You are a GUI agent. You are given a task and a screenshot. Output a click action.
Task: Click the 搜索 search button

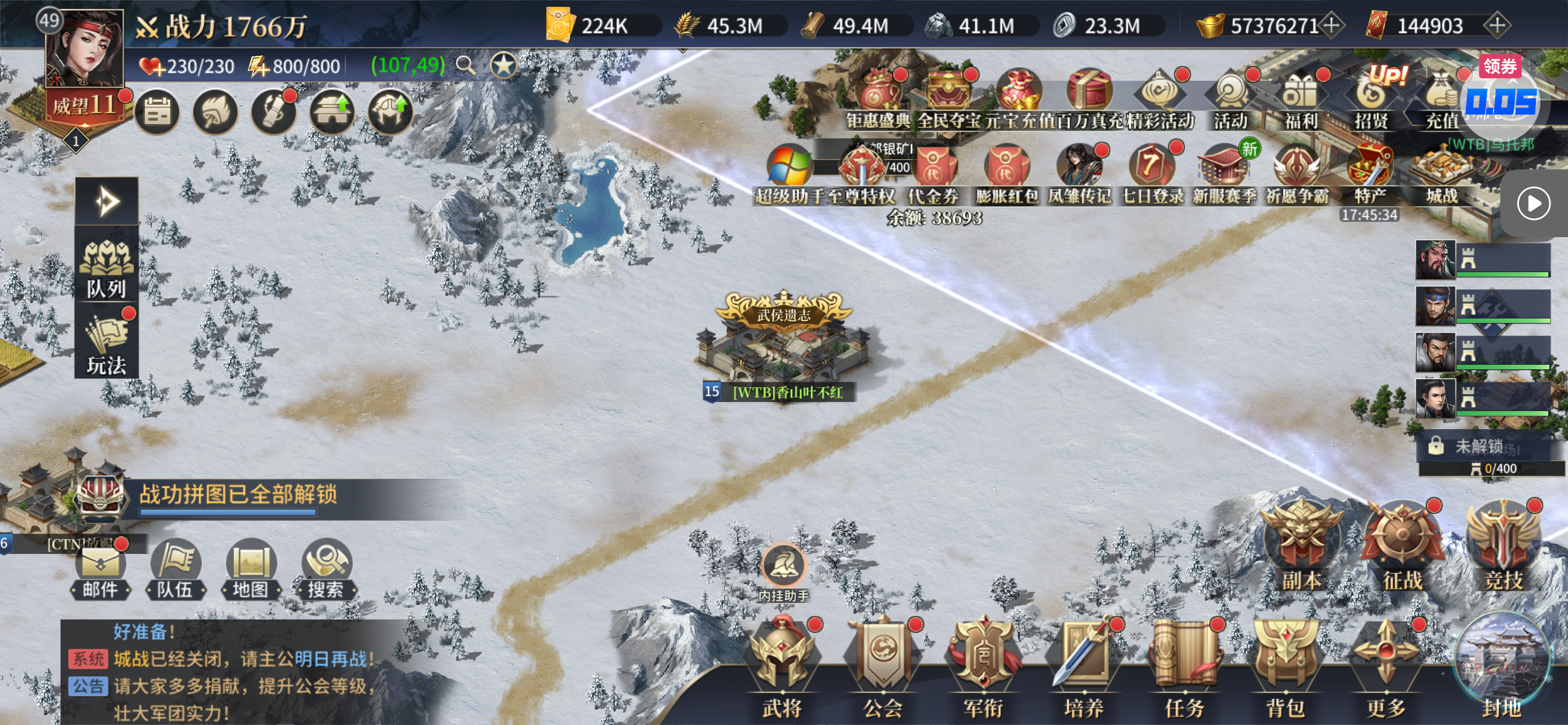point(326,569)
